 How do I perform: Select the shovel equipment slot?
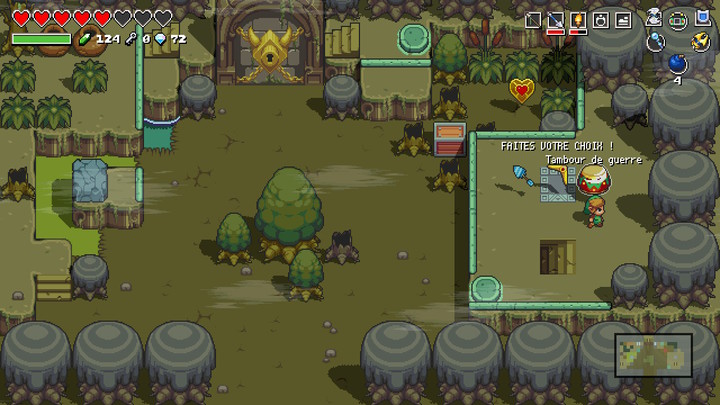[x=555, y=20]
